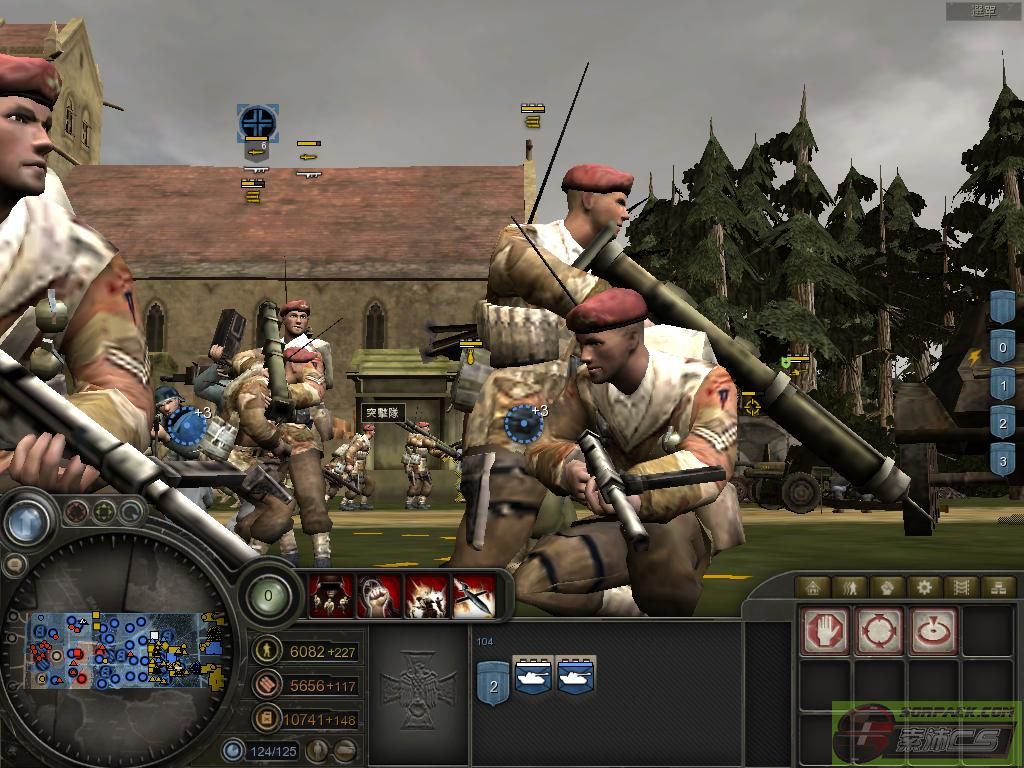Open the chat bubble button beside the minimap
The width and height of the screenshot is (1024, 768).
point(16,564)
